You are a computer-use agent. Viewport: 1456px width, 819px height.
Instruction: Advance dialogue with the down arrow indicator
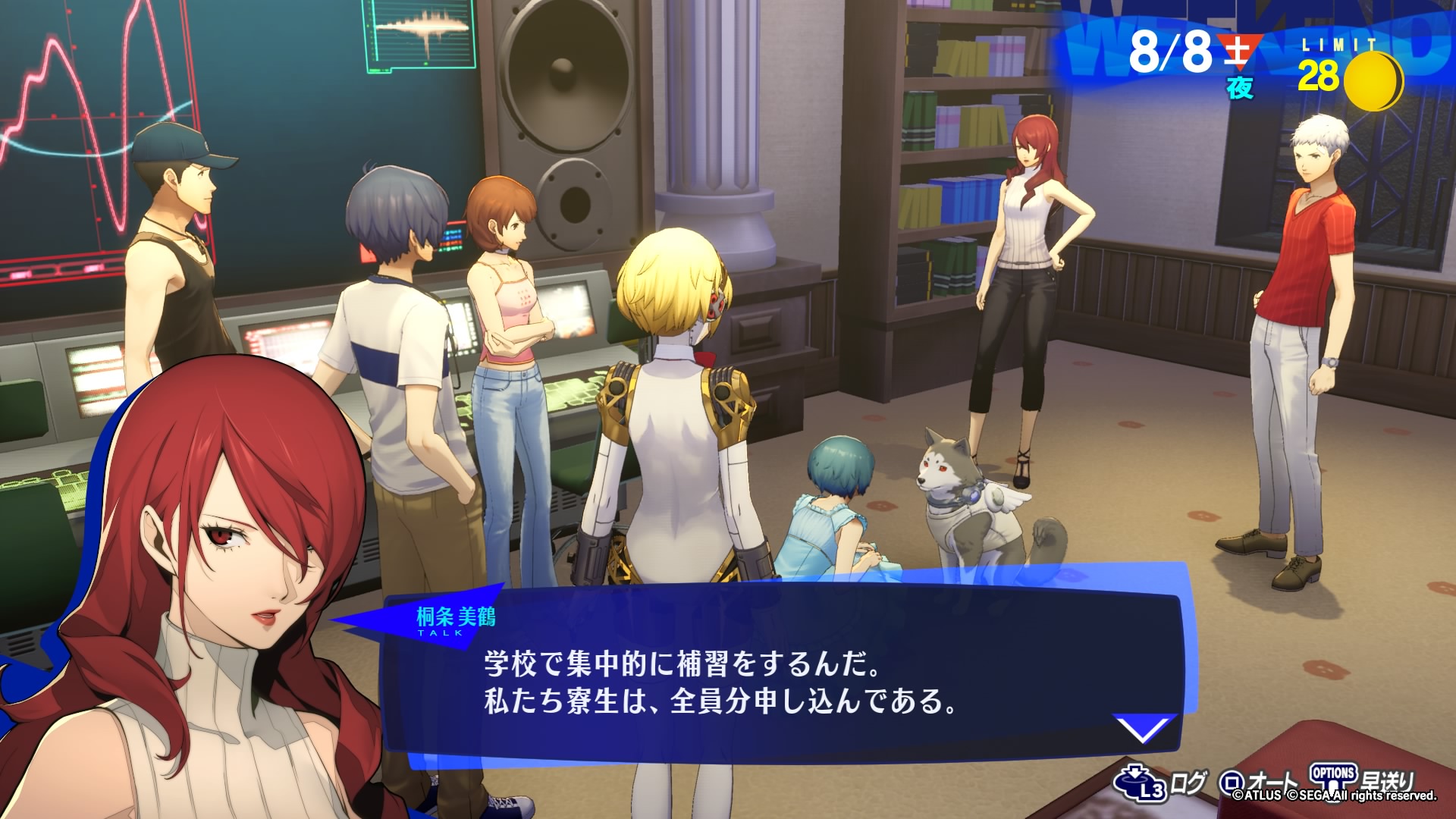tap(1144, 729)
